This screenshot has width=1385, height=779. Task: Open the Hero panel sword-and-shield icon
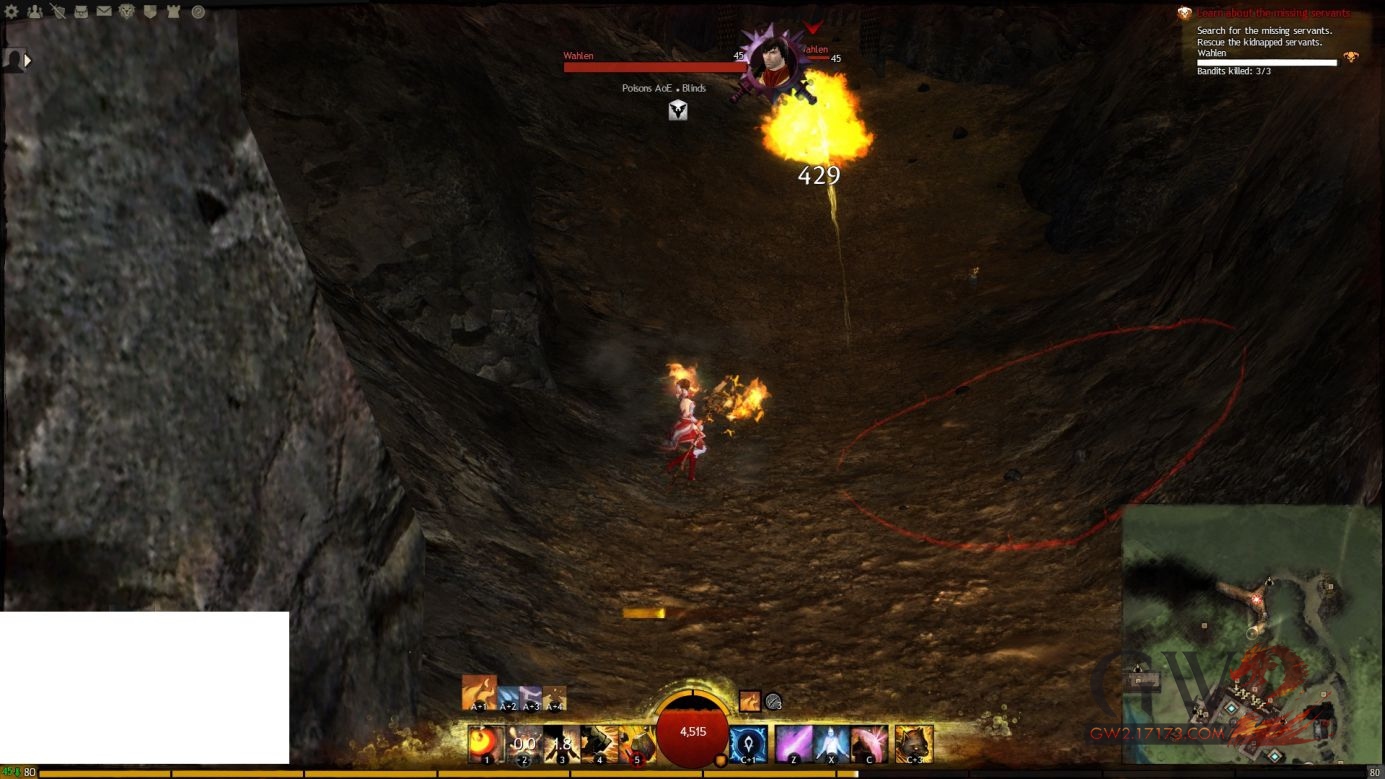pyautogui.click(x=58, y=12)
